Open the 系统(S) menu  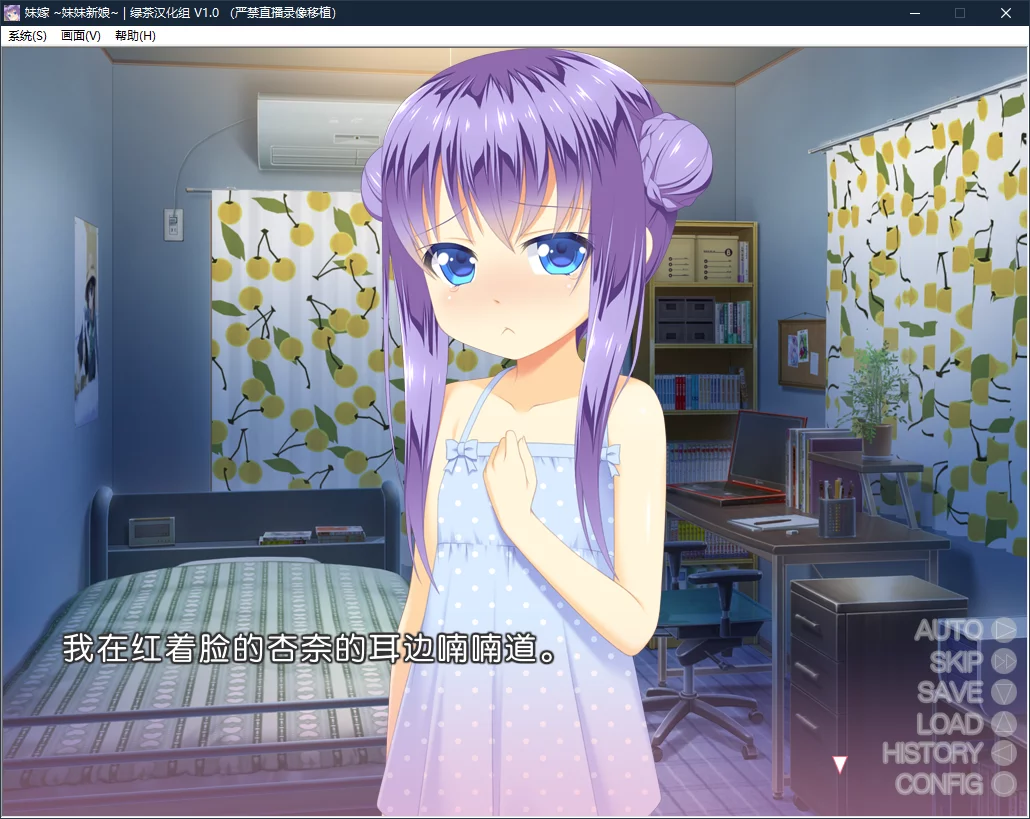[x=27, y=36]
